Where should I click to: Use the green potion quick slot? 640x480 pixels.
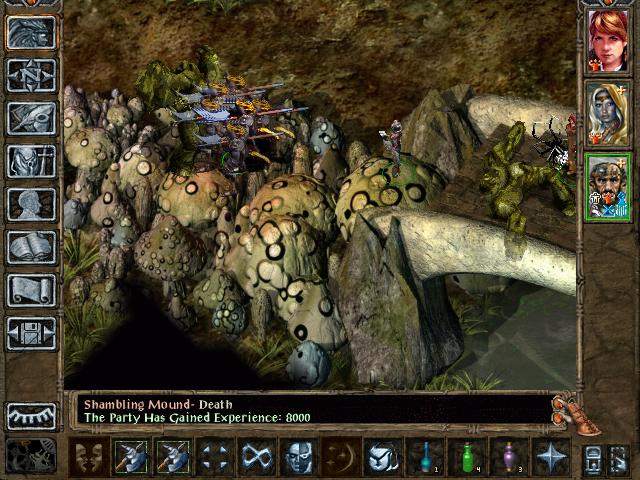click(x=467, y=457)
